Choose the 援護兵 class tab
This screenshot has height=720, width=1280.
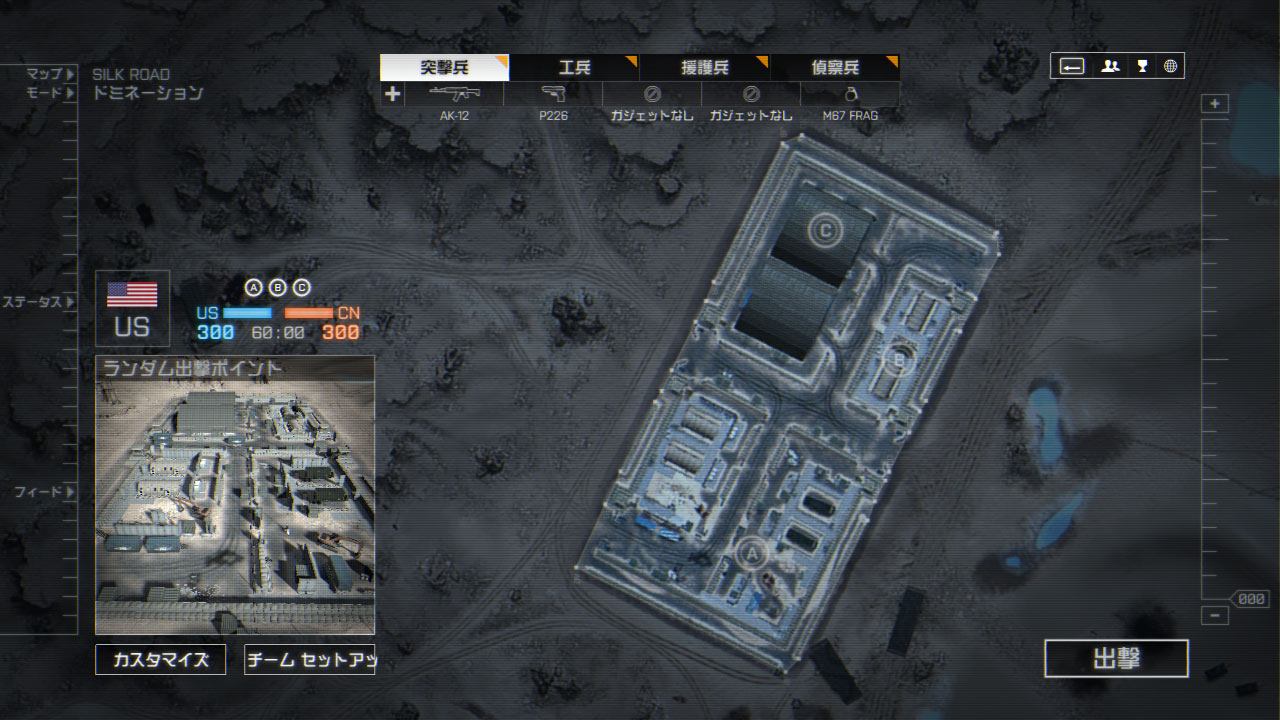(x=704, y=68)
